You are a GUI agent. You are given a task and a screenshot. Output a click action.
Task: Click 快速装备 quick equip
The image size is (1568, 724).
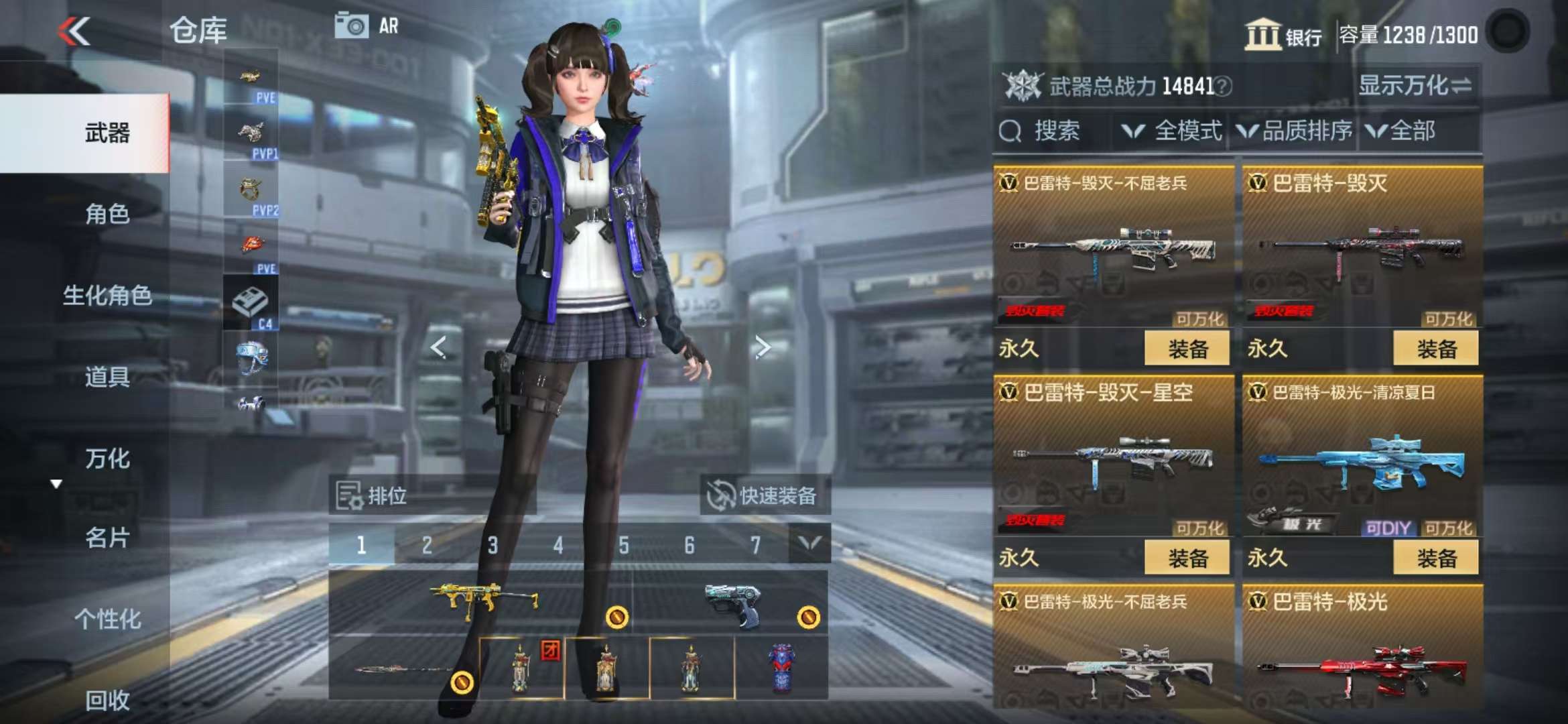tap(764, 496)
